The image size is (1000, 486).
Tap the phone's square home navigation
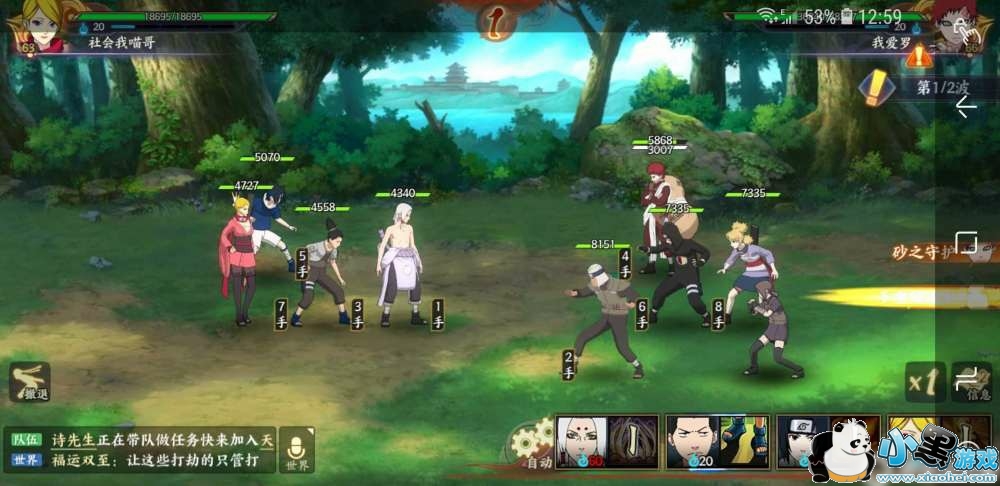[966, 243]
